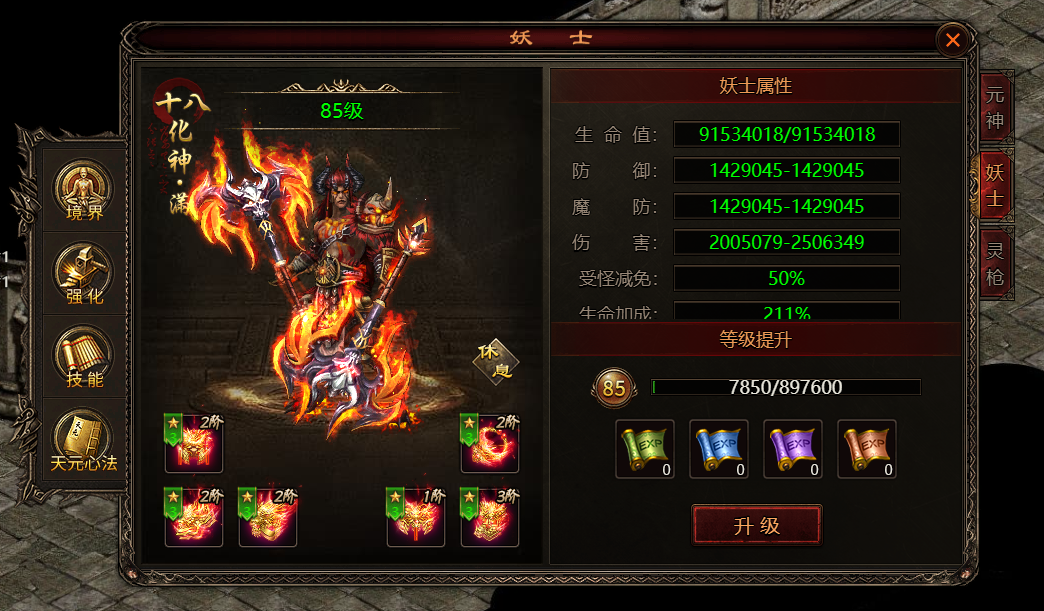Use the orange EXP scroll
Viewport: 1044px width, 611px height.
[867, 449]
